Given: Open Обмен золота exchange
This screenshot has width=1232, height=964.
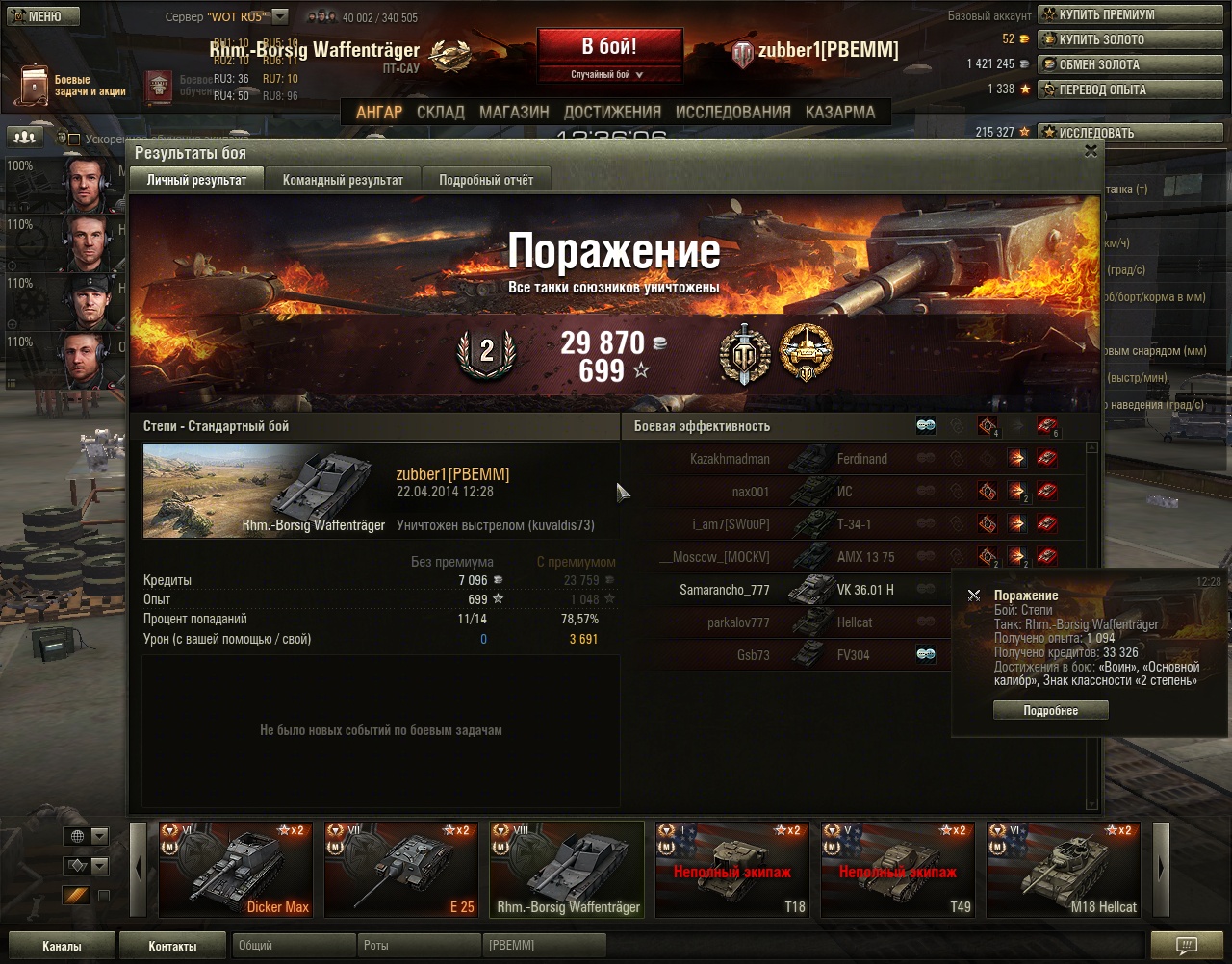Looking at the screenshot, I should pyautogui.click(x=1098, y=64).
